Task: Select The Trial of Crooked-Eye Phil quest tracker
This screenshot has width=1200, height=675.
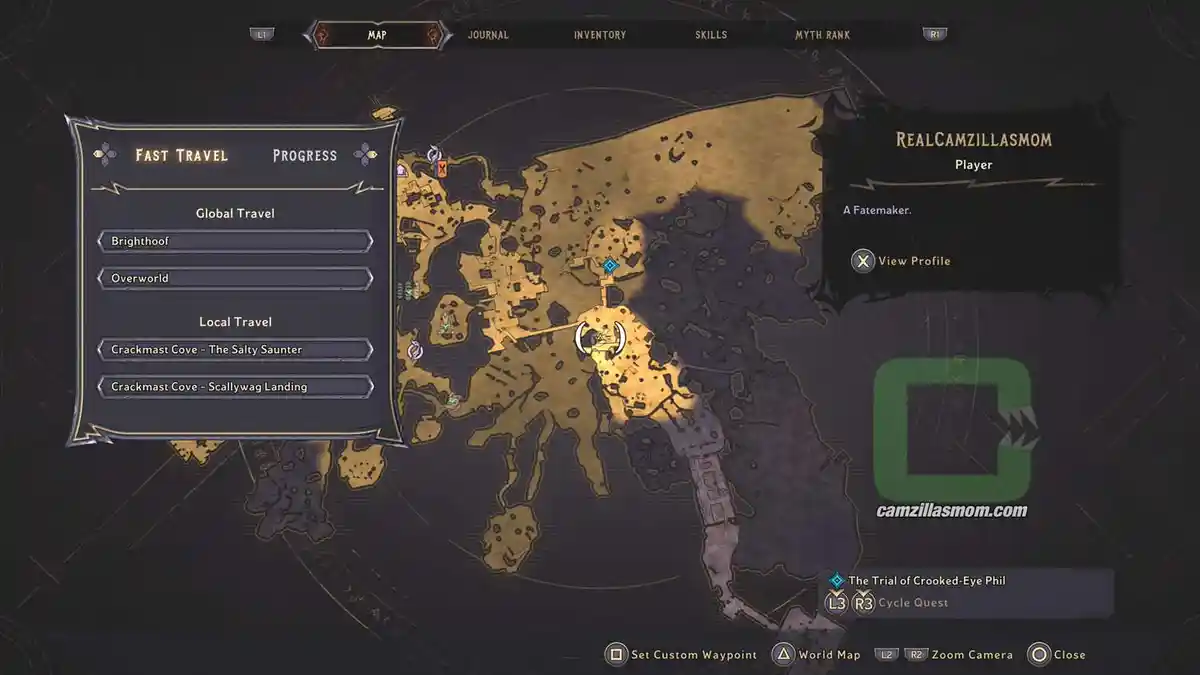Action: click(x=926, y=580)
